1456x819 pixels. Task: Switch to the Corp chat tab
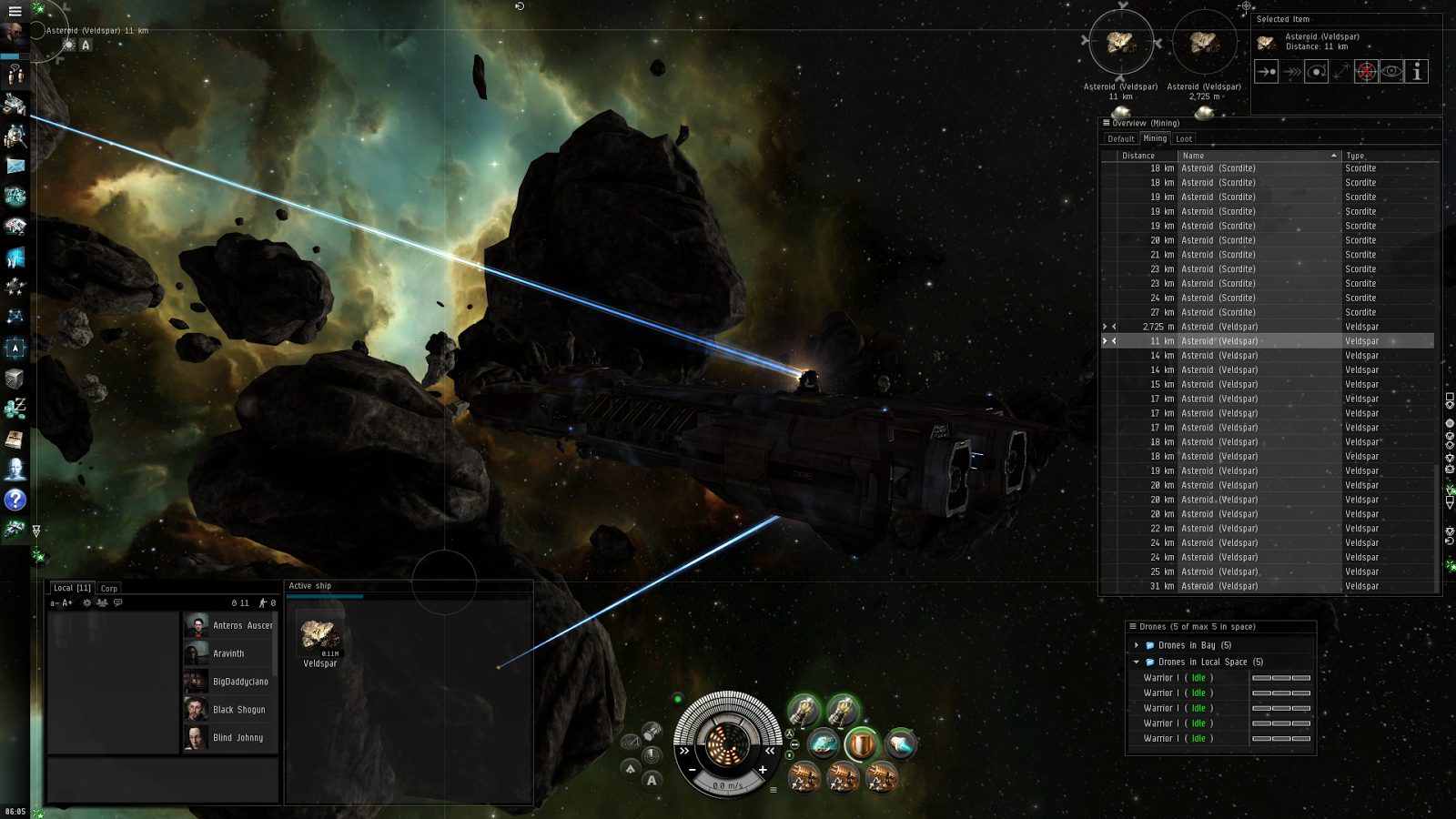coord(109,588)
